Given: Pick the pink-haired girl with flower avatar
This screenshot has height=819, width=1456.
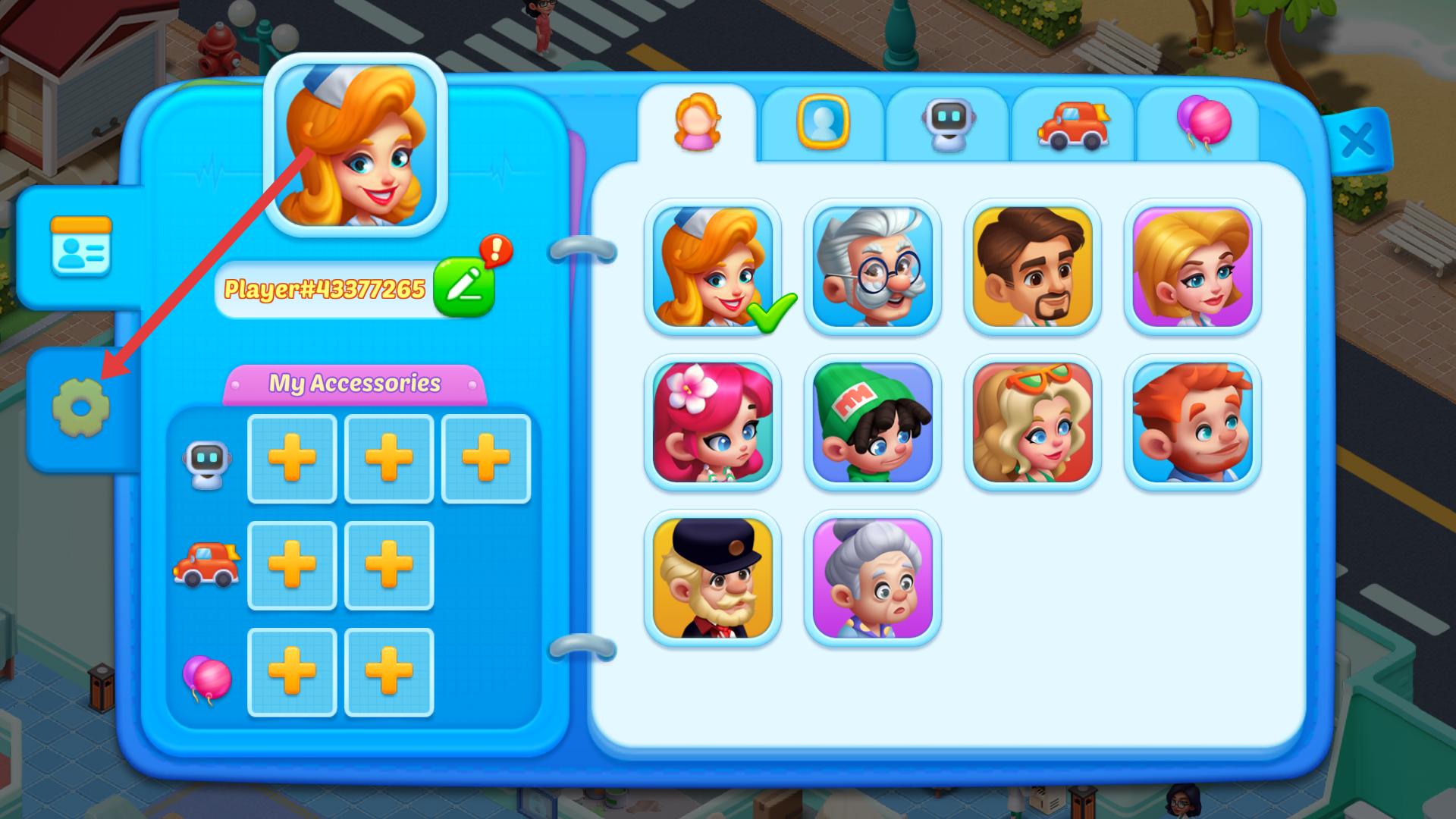Looking at the screenshot, I should coord(712,422).
